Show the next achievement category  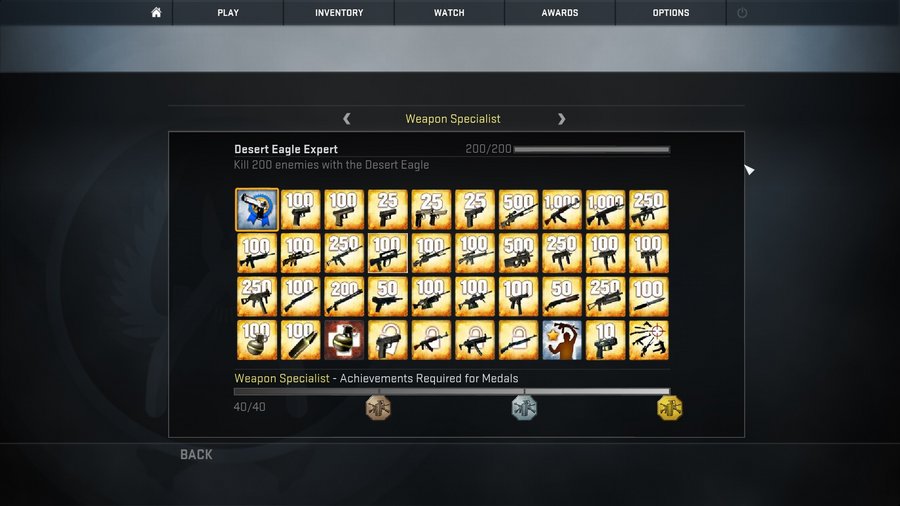[561, 119]
